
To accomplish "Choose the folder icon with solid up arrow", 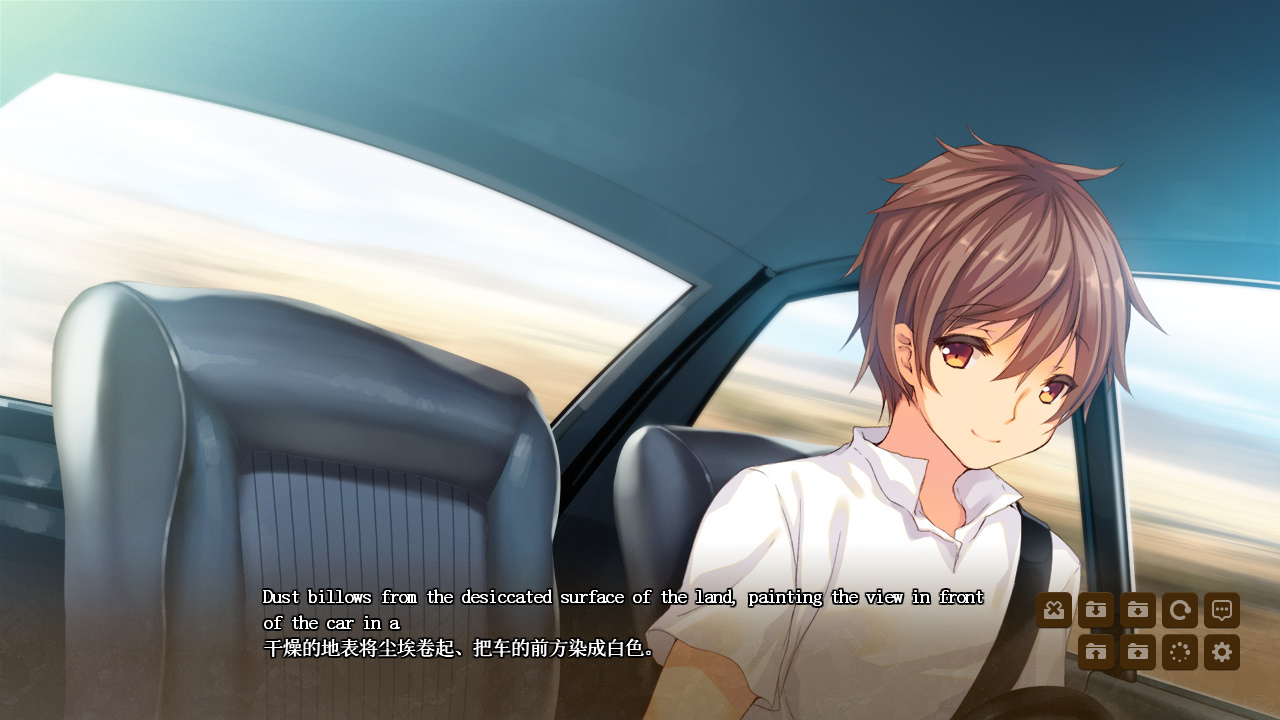I will pos(1138,652).
